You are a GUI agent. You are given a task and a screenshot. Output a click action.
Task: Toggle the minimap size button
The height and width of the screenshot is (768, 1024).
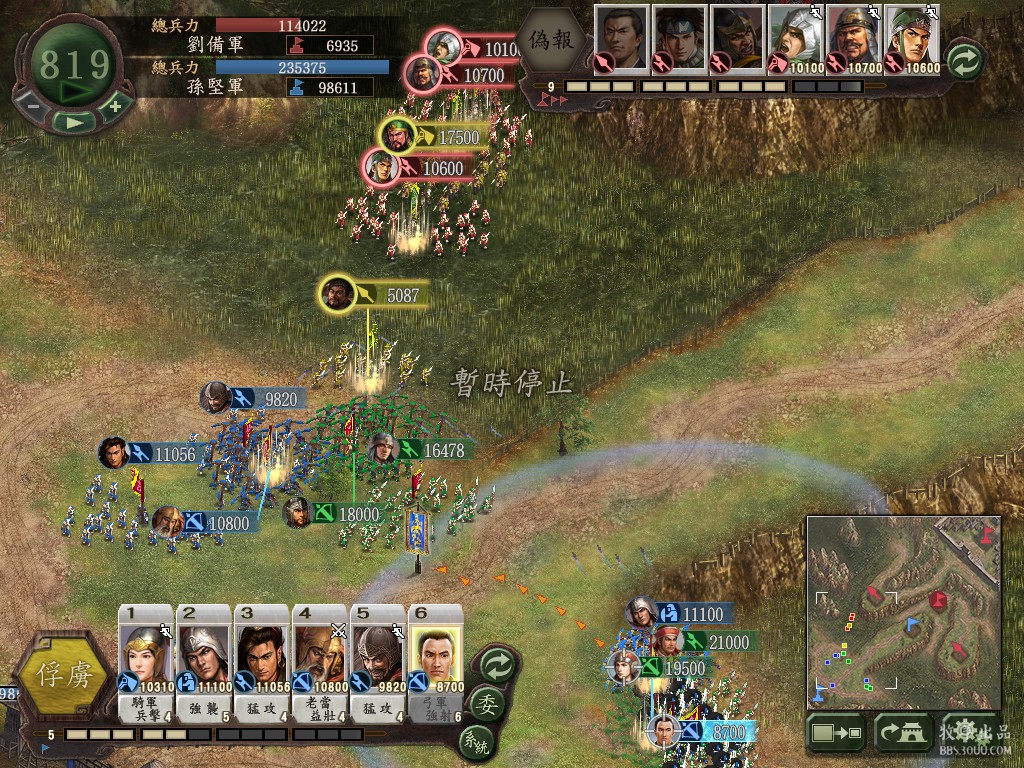pos(835,733)
